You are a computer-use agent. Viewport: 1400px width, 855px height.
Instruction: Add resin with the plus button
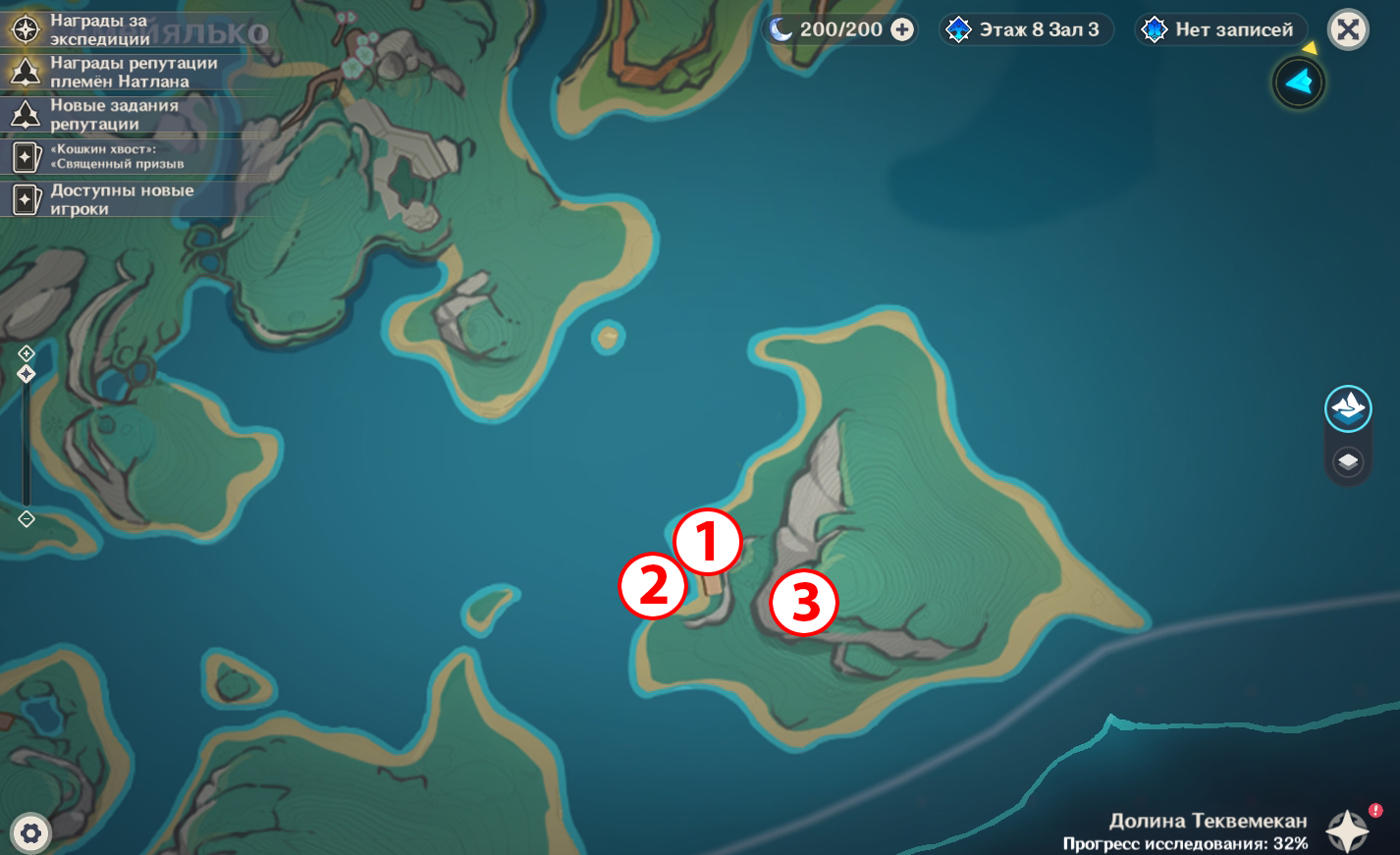(902, 29)
